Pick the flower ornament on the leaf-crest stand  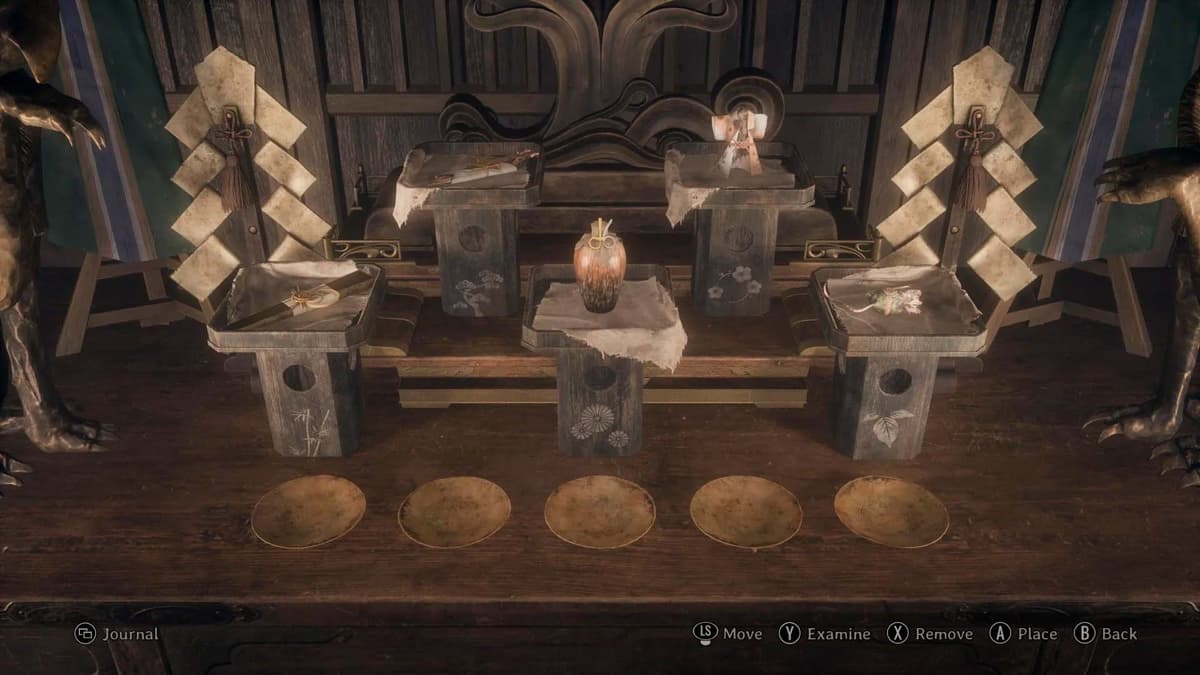(x=892, y=299)
